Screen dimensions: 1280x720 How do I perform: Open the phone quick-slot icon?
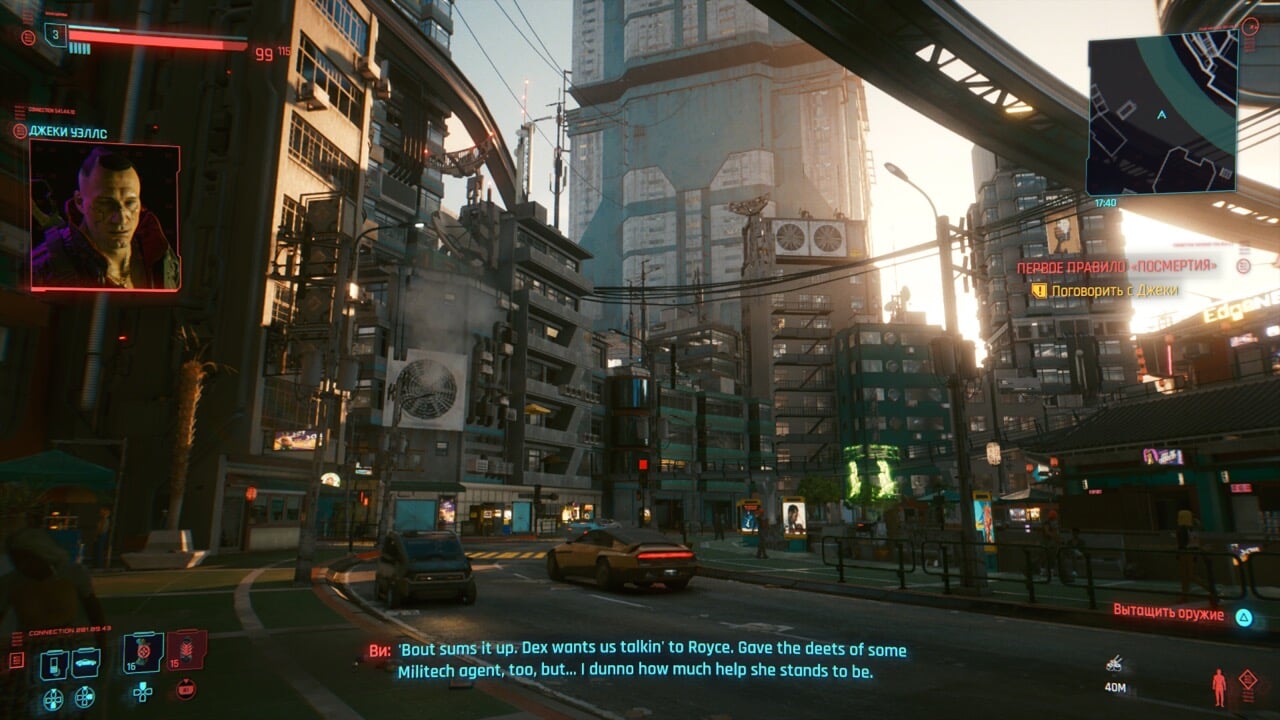pyautogui.click(x=55, y=662)
